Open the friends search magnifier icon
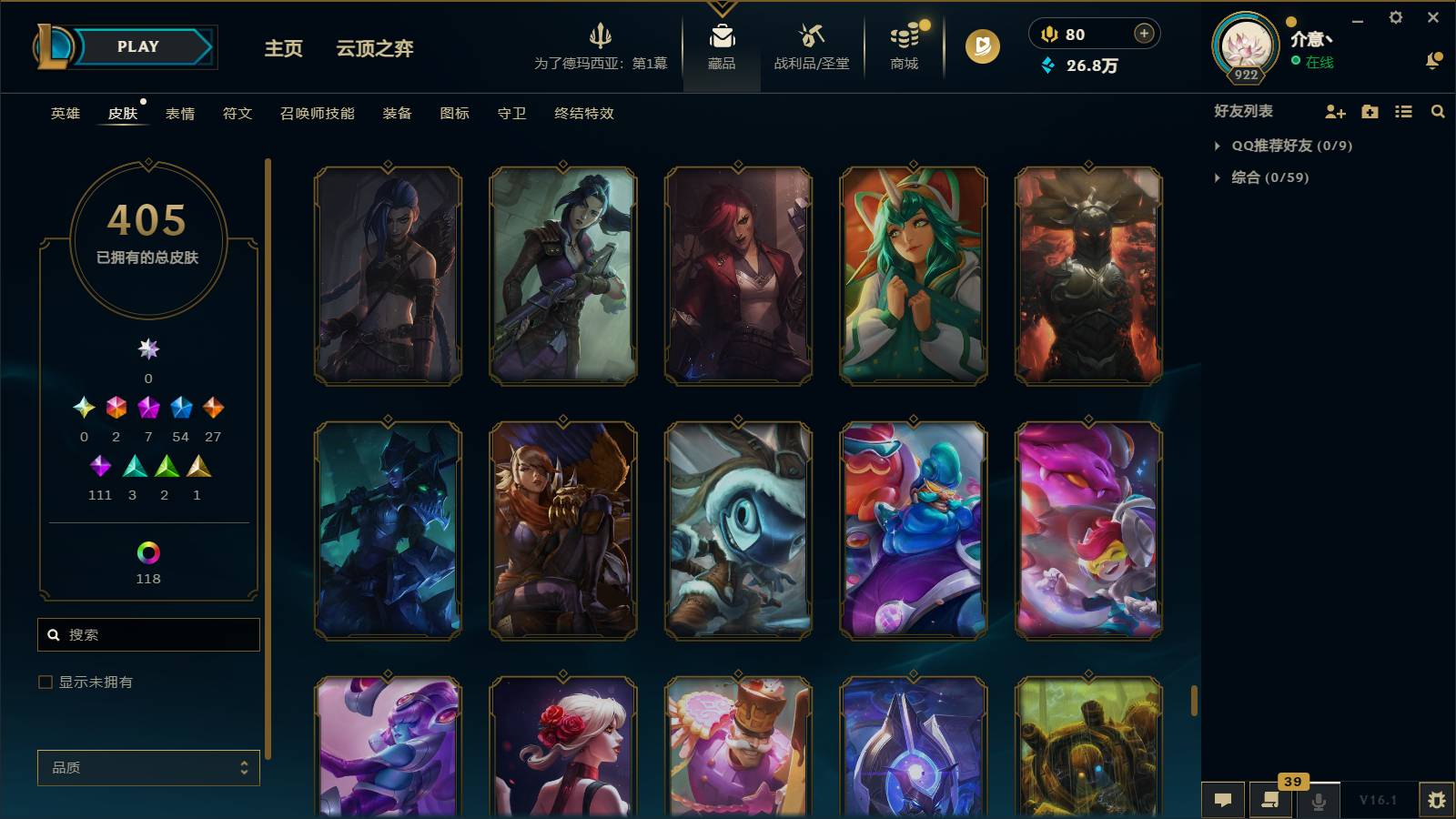1456x819 pixels. (1438, 112)
